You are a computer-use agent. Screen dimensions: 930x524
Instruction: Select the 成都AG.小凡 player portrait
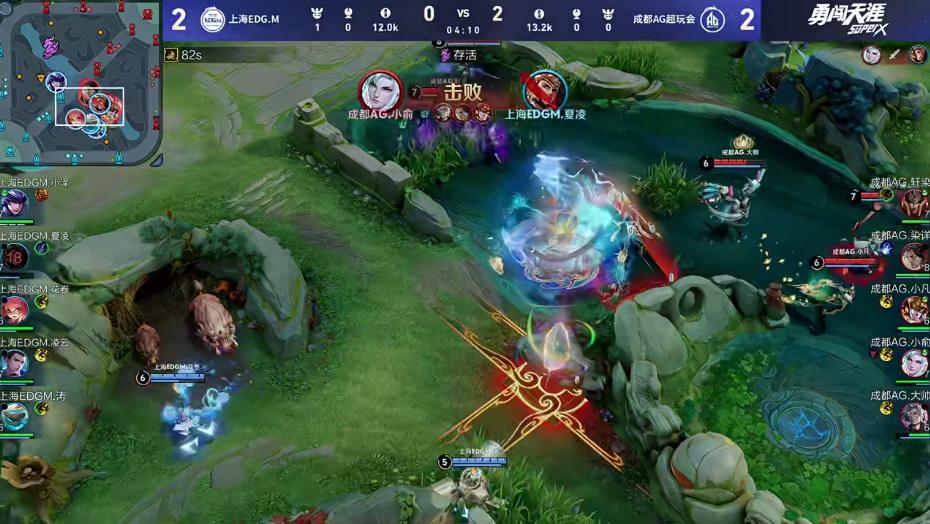[914, 309]
